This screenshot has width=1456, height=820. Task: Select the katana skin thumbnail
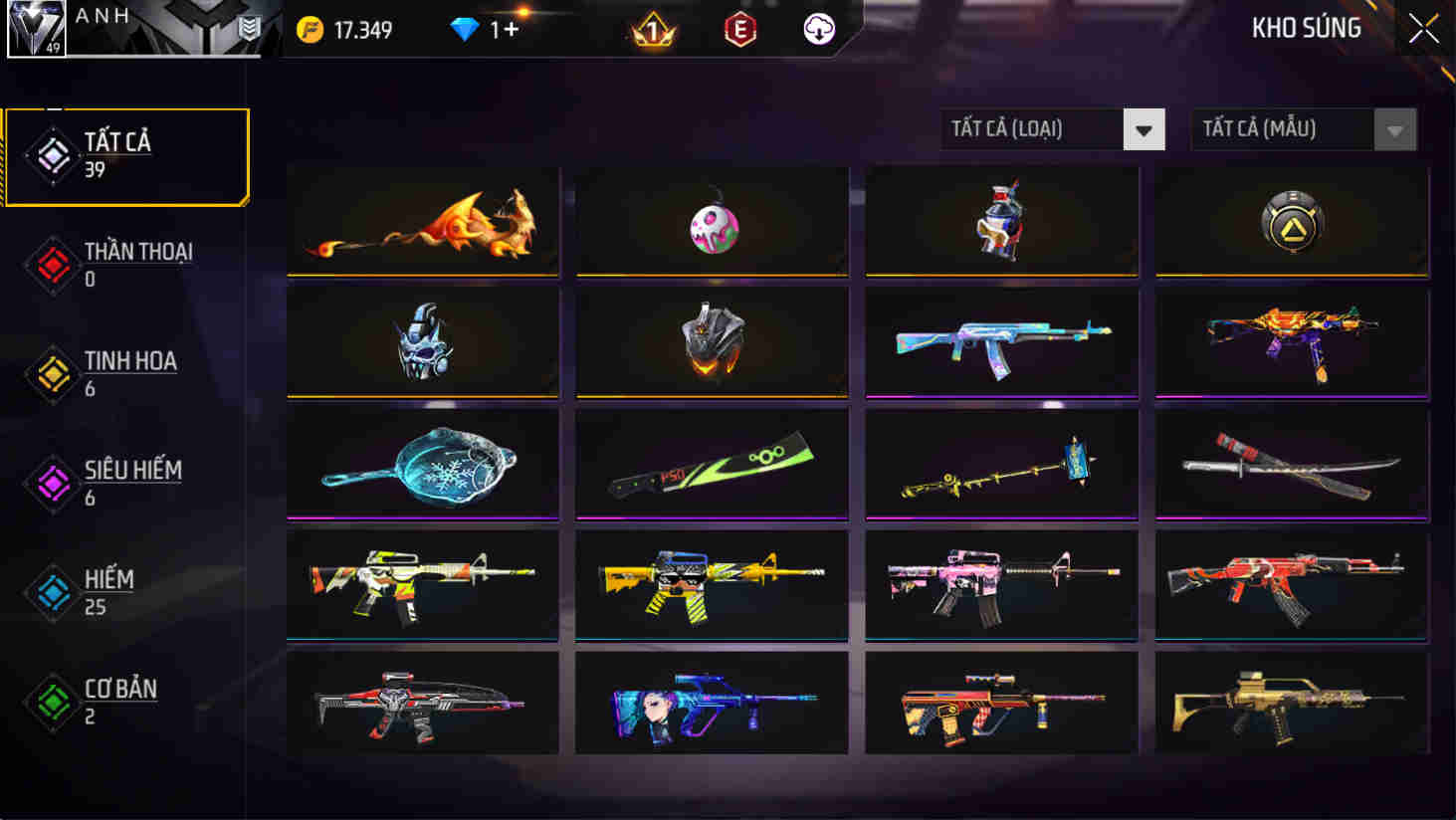(1290, 464)
